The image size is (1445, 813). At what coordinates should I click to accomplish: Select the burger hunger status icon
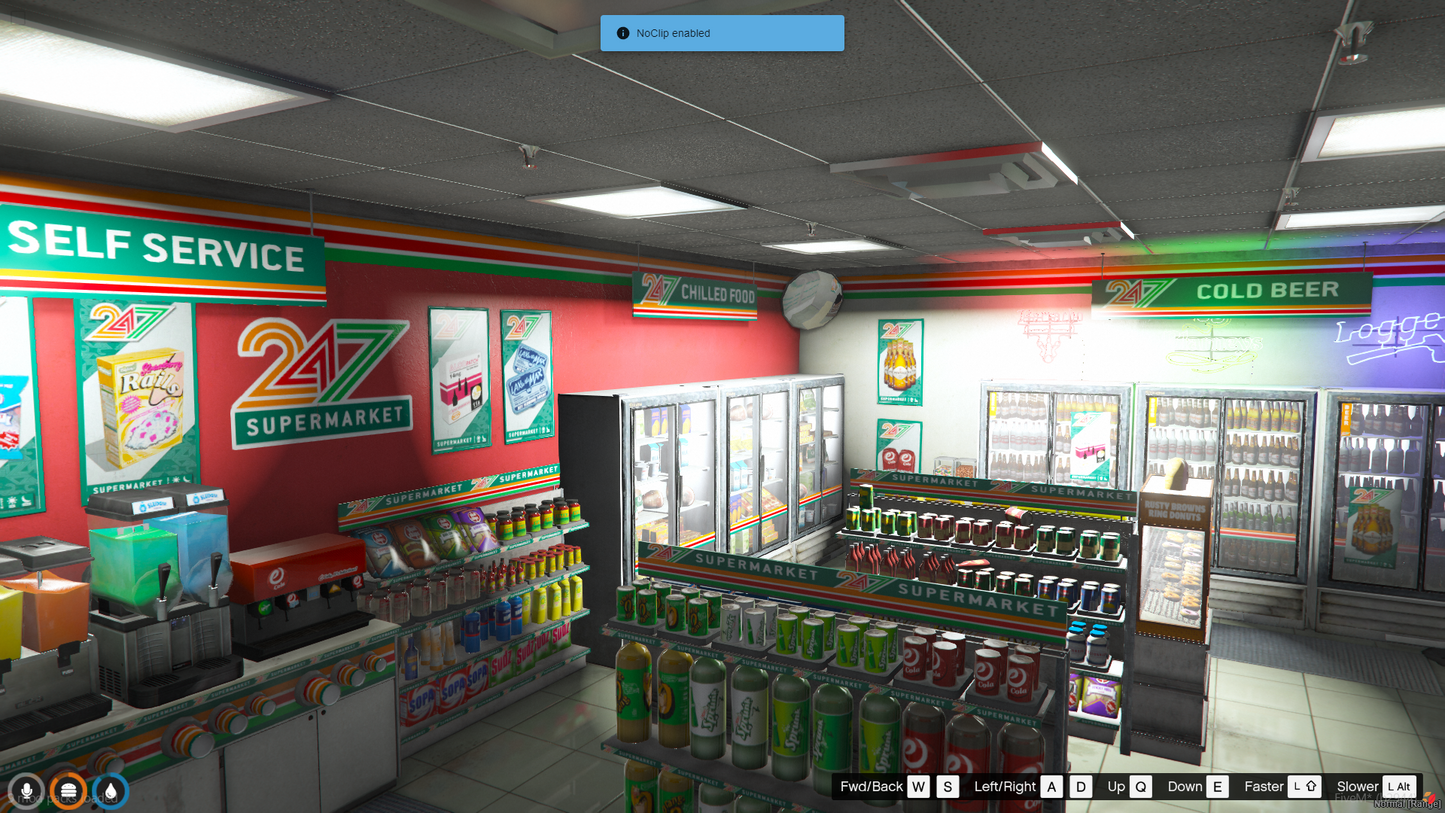(x=68, y=791)
